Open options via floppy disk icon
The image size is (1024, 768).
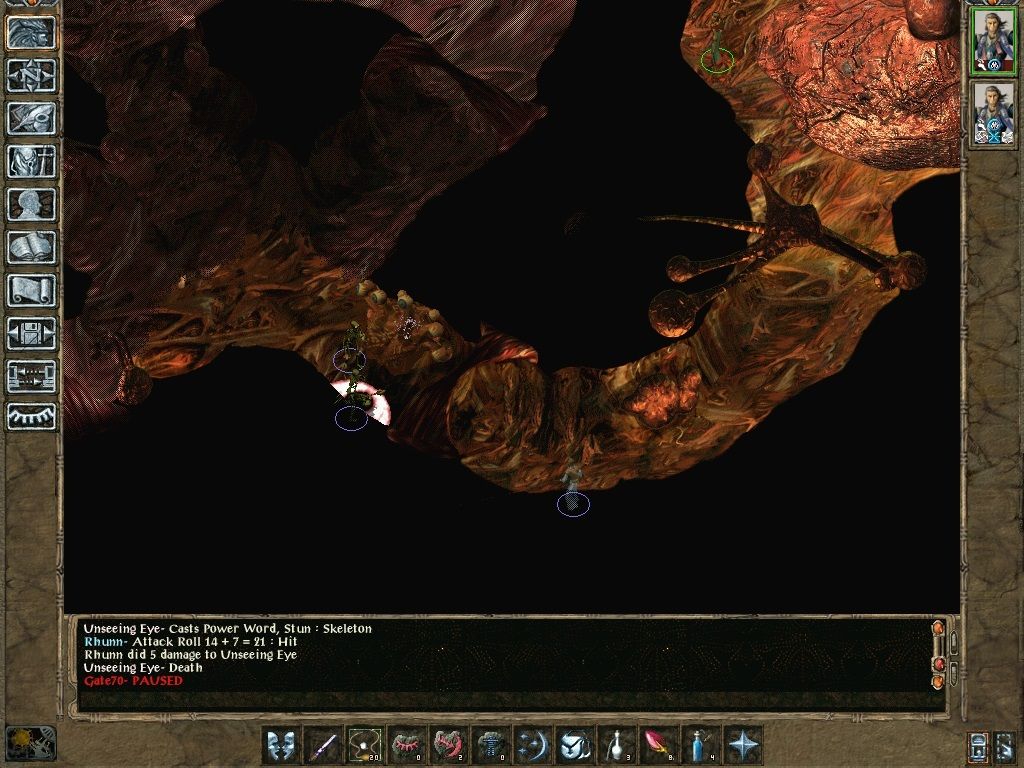point(31,333)
